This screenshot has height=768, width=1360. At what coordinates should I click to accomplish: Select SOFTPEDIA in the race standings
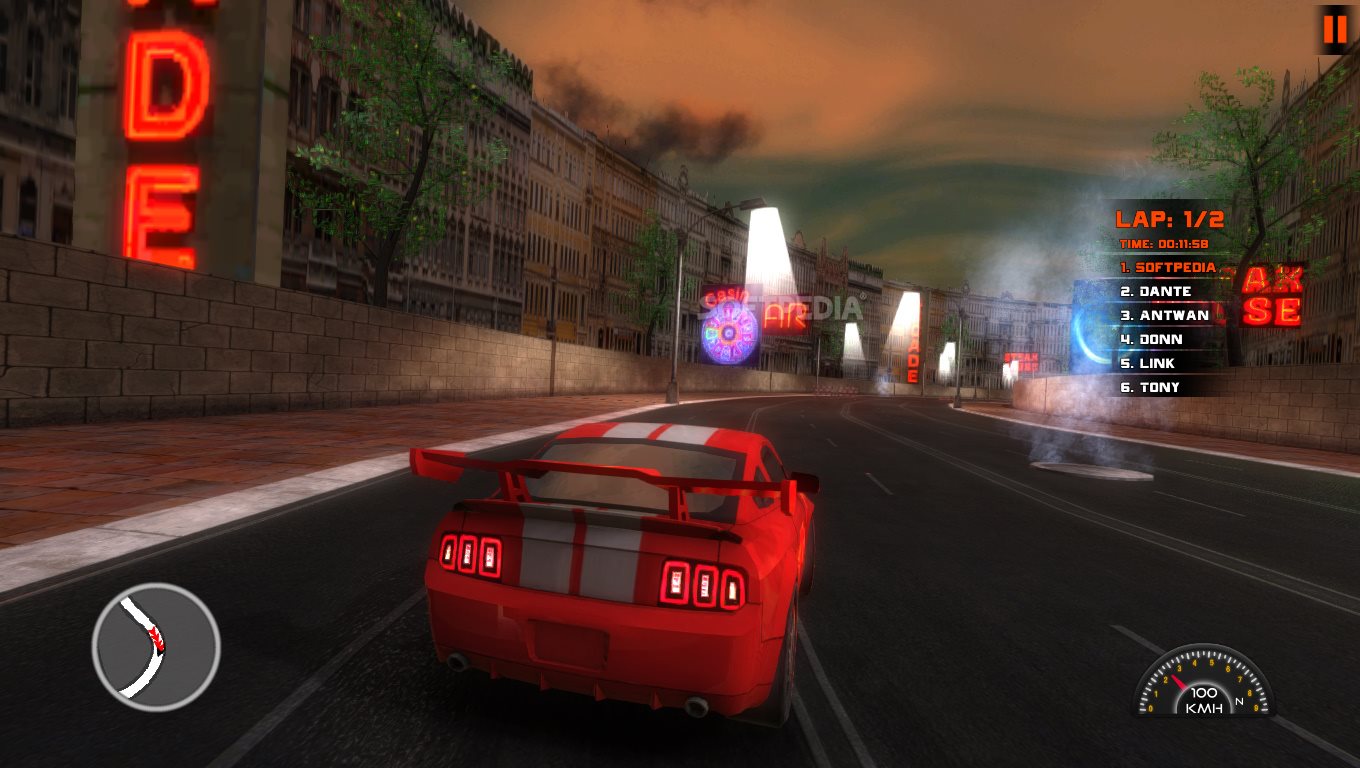(x=1167, y=268)
